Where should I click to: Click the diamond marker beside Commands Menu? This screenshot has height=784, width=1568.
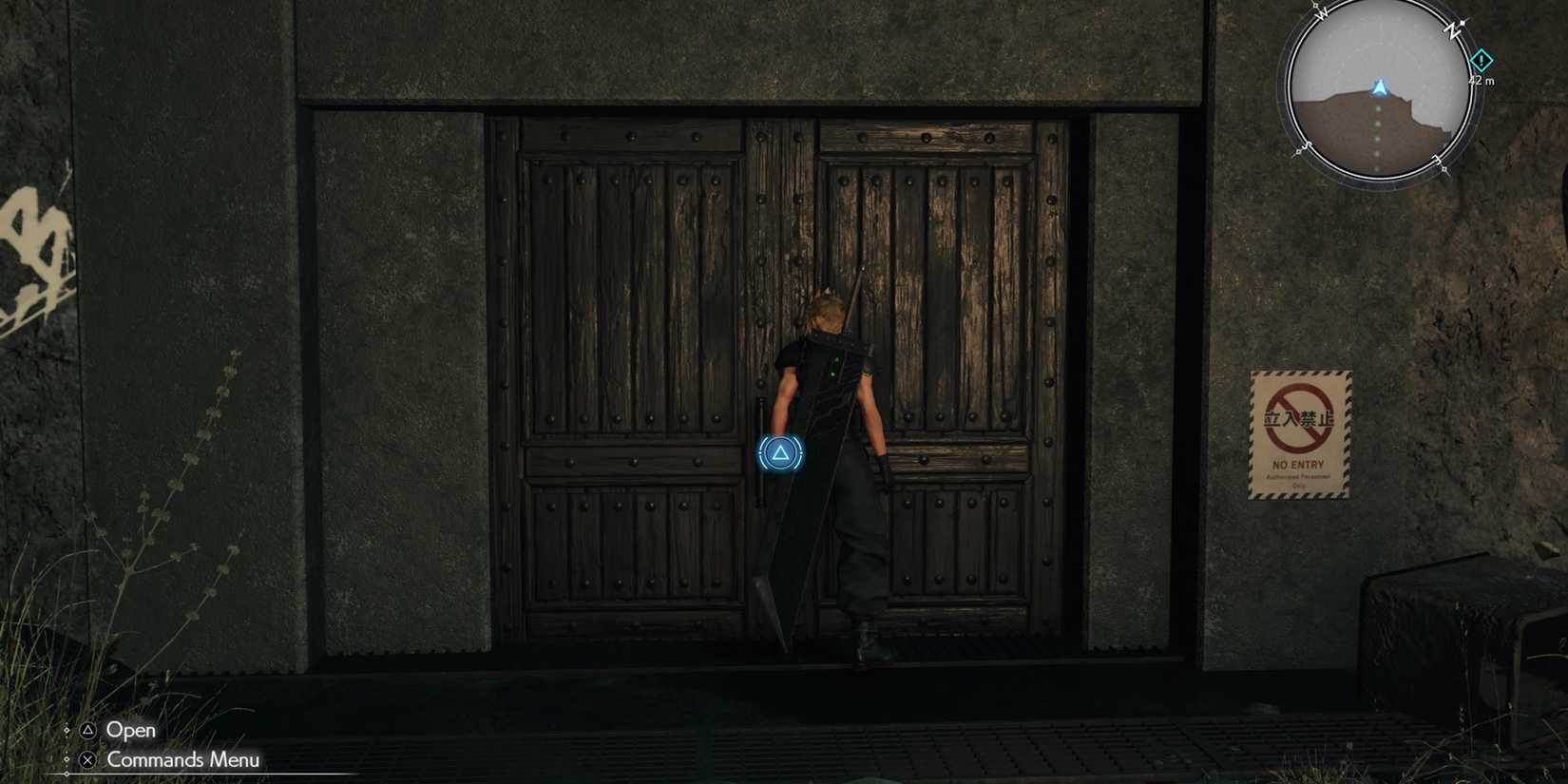(67, 759)
